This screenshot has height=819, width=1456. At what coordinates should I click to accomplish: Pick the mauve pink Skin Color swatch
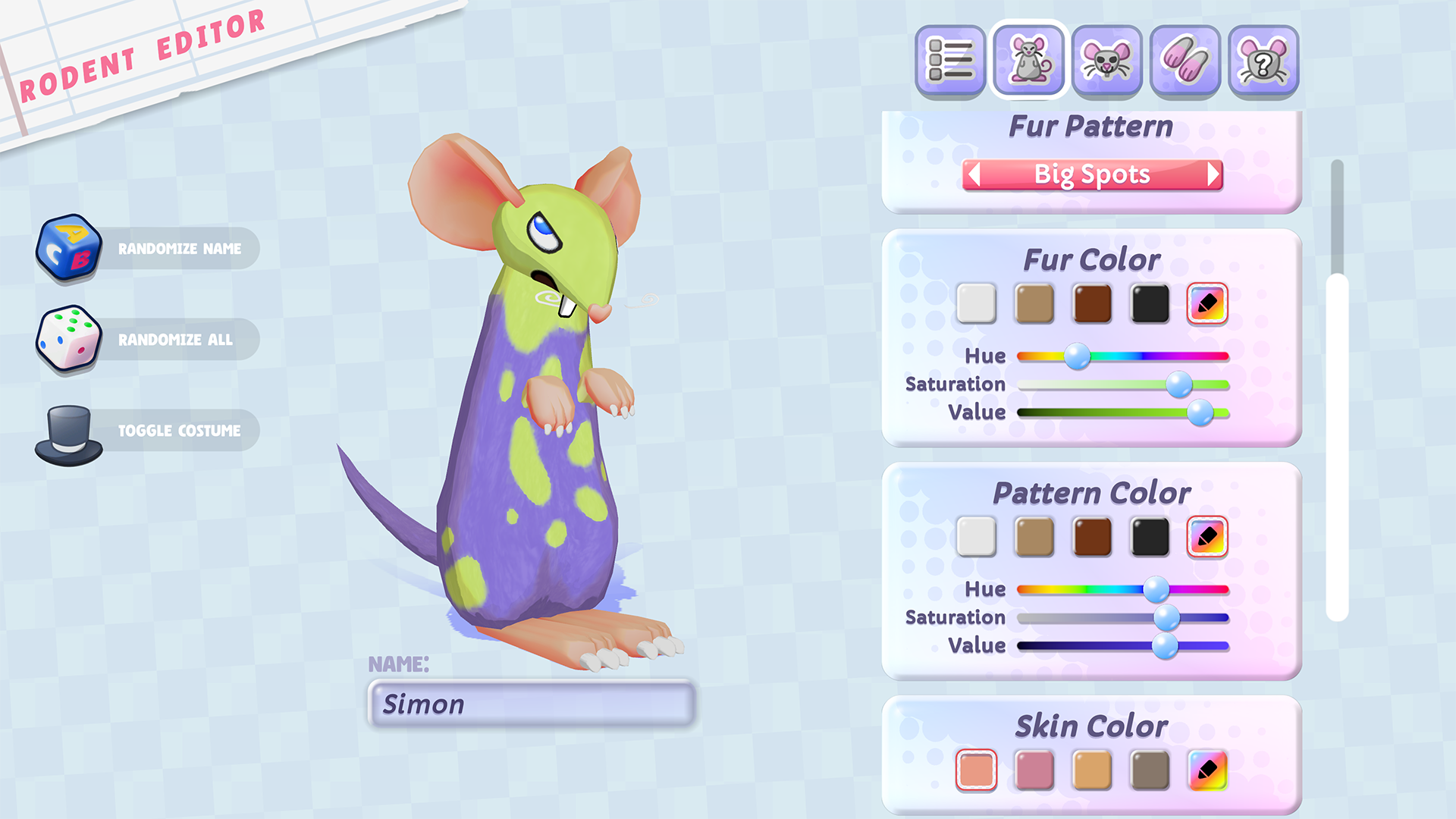pyautogui.click(x=1034, y=770)
